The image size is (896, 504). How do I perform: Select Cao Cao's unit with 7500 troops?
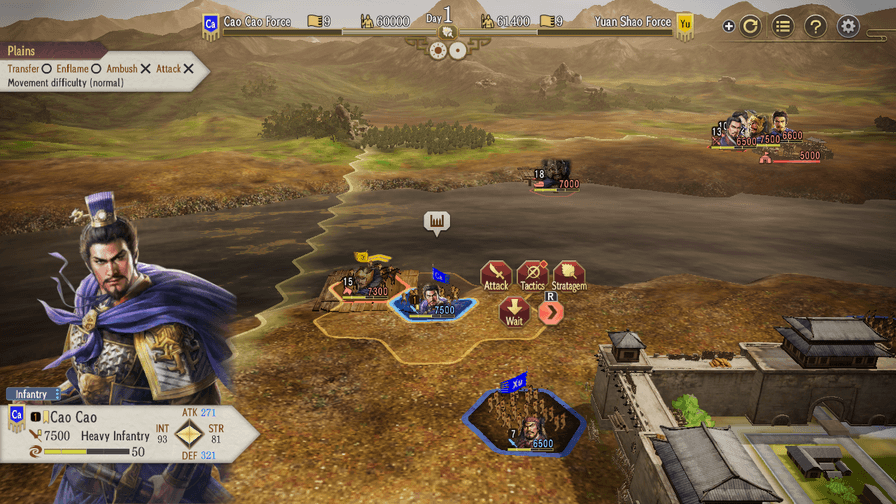coord(432,300)
